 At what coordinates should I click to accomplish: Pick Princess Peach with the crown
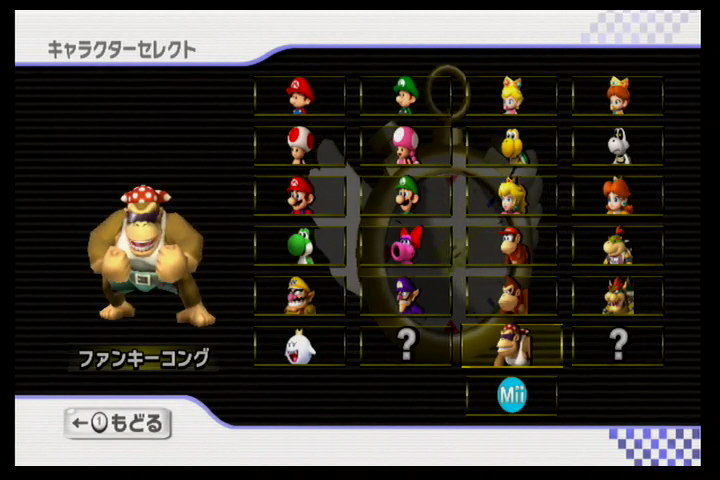(511, 195)
